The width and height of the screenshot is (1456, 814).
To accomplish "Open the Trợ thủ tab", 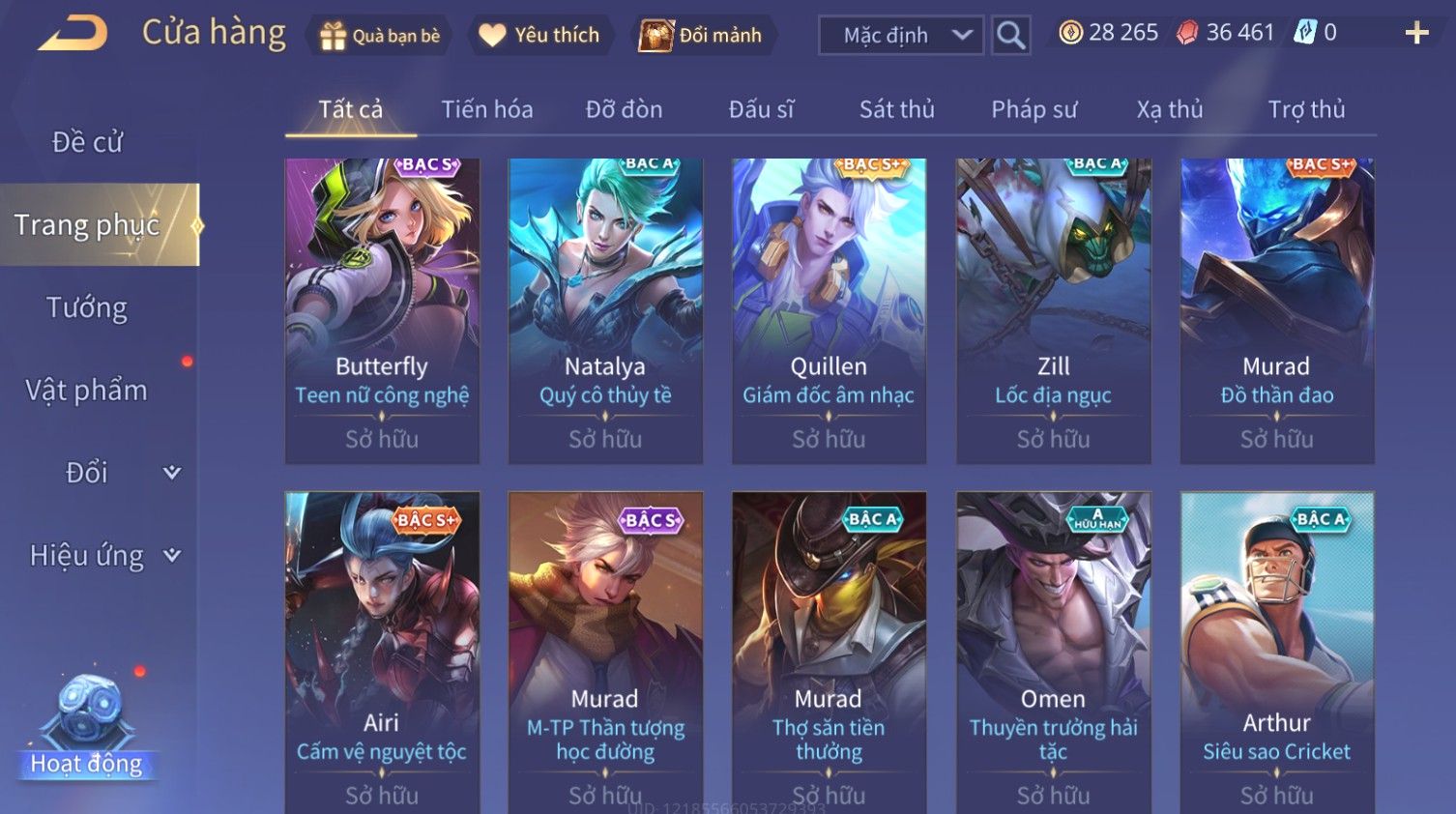I will click(1306, 109).
